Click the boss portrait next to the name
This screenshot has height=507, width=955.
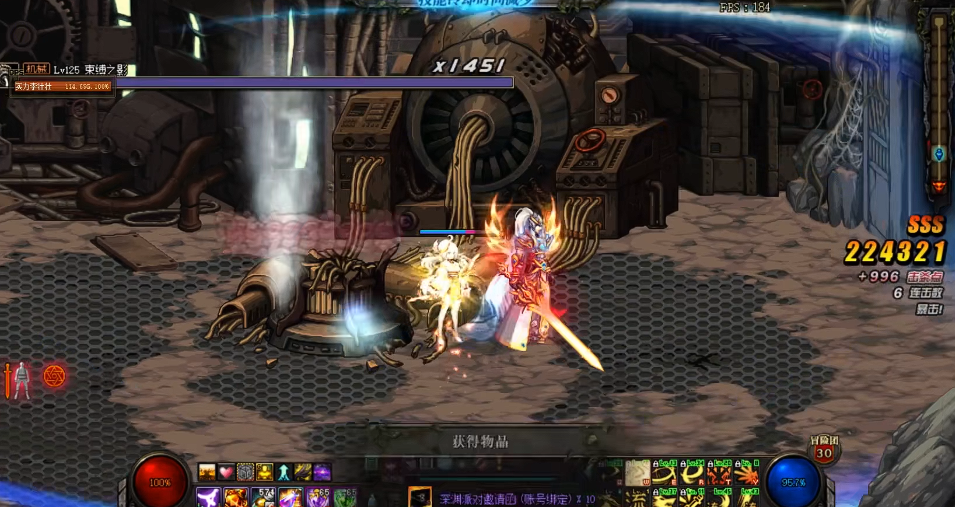[x=10, y=70]
